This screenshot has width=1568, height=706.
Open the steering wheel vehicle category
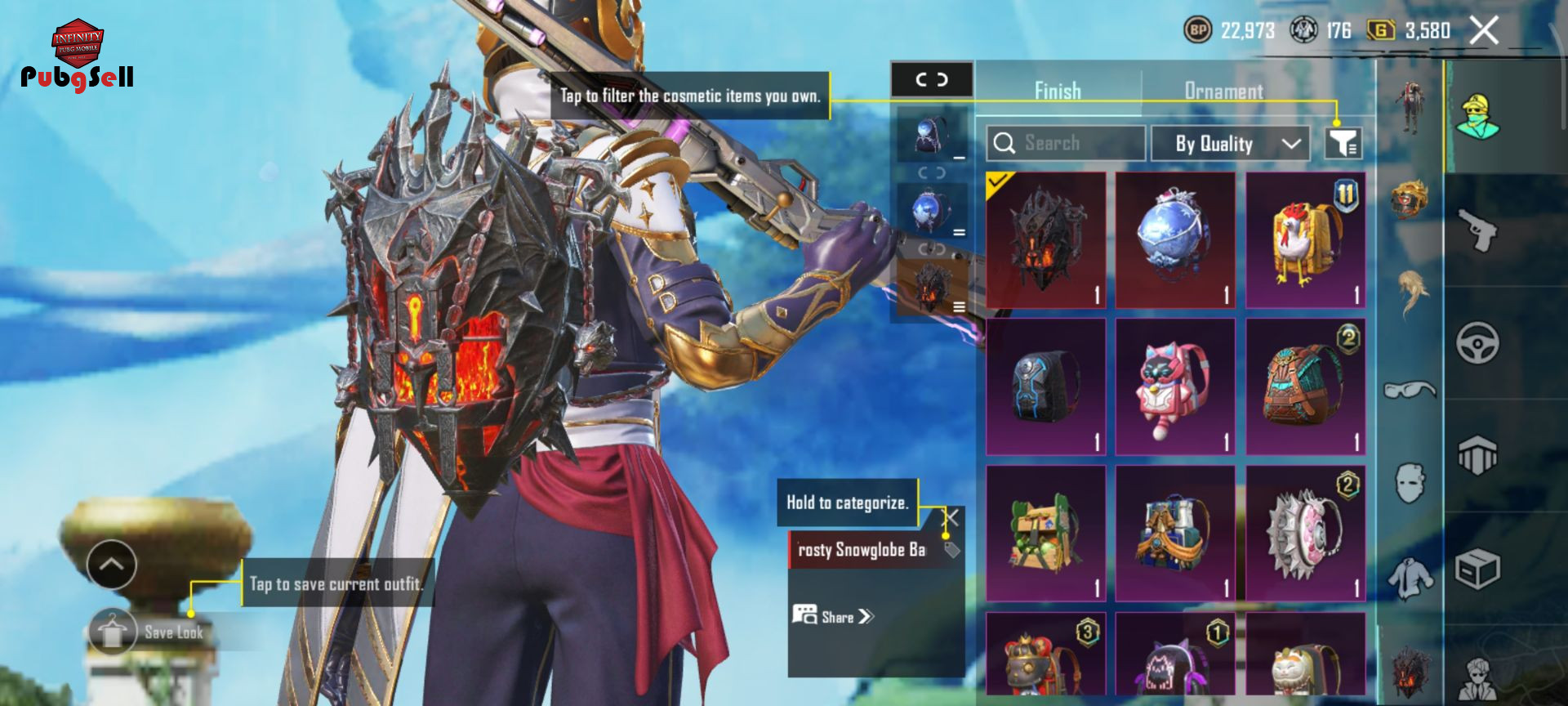click(1477, 342)
